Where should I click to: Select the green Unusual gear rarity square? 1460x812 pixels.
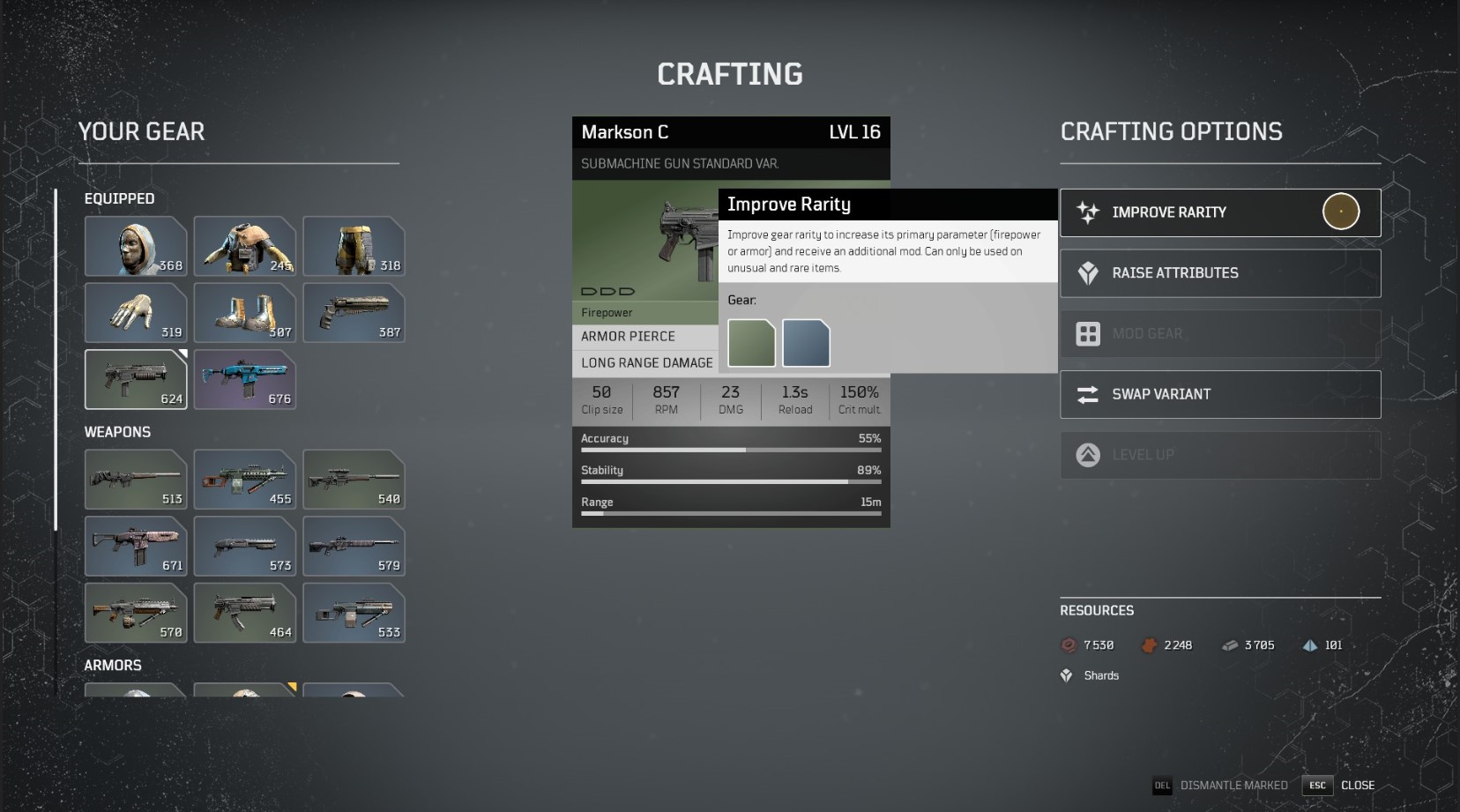750,343
